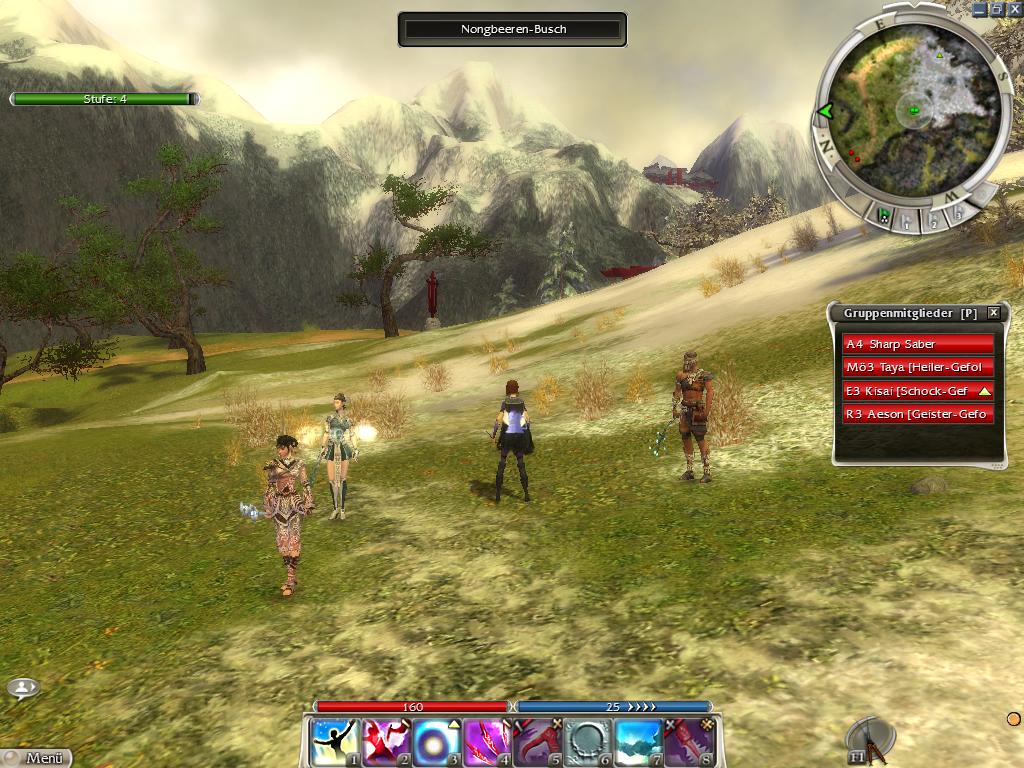The height and width of the screenshot is (768, 1024).
Task: Open the chat speech bubble icon
Action: click(23, 688)
